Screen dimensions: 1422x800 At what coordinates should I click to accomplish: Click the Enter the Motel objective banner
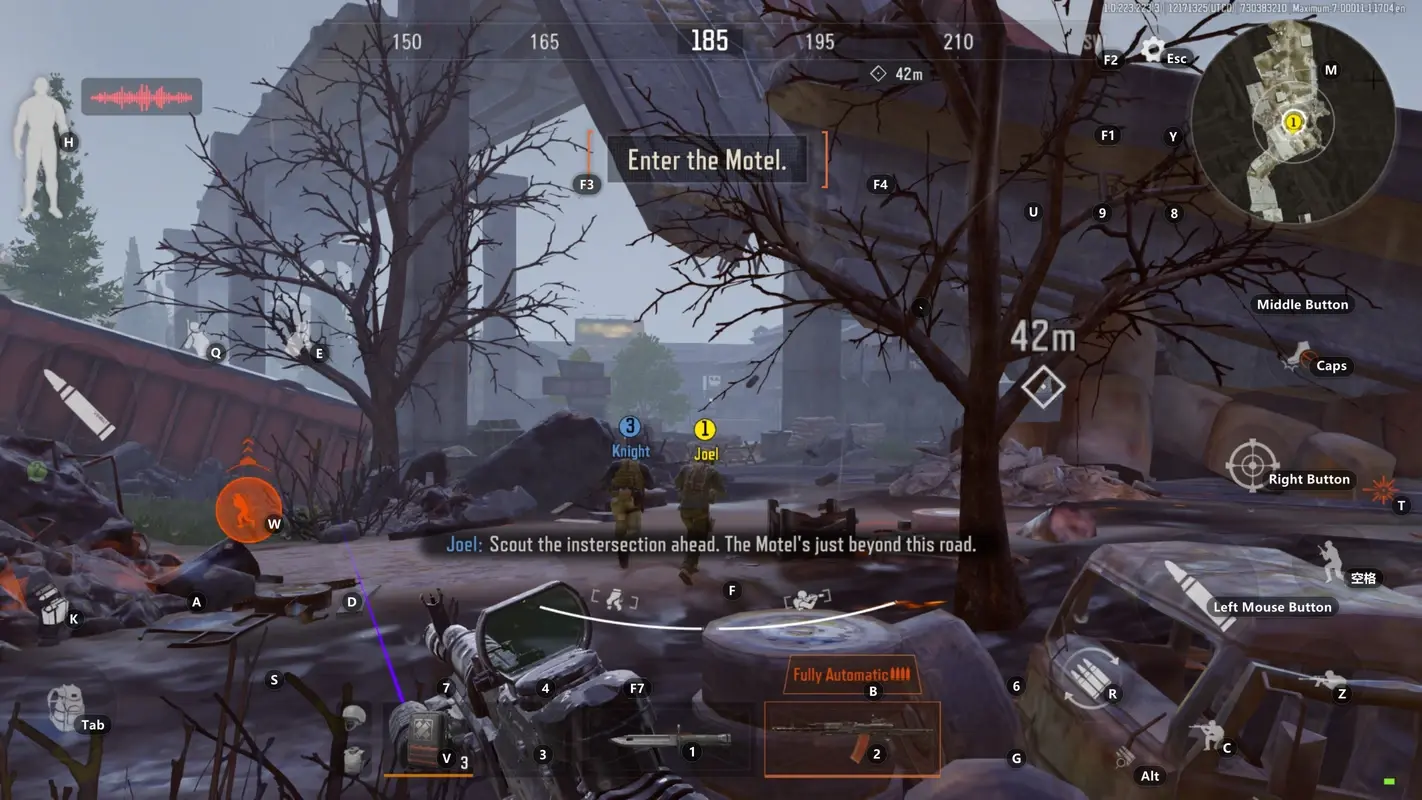pyautogui.click(x=707, y=160)
